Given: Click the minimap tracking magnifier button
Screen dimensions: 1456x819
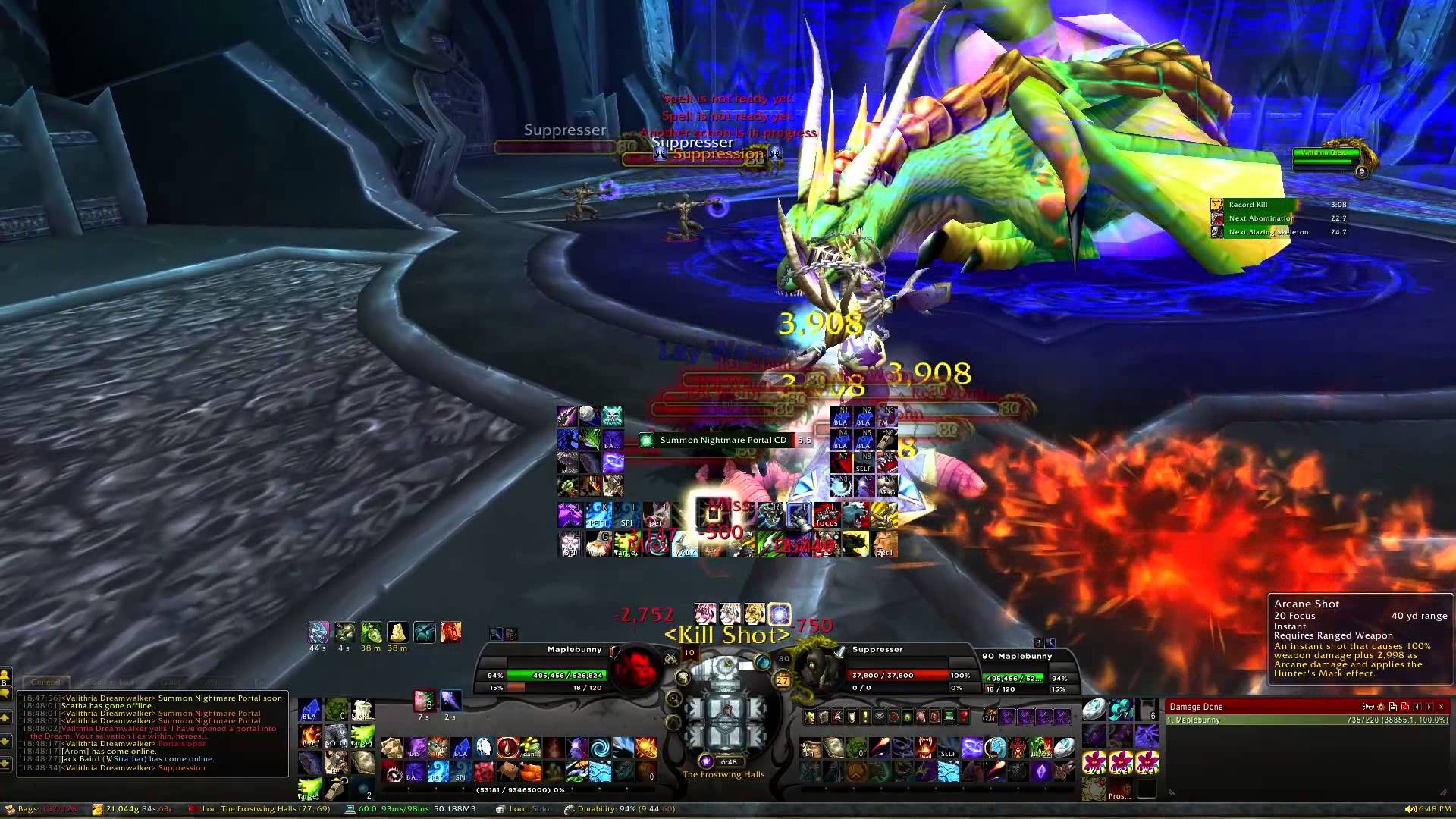Looking at the screenshot, I should (673, 698).
